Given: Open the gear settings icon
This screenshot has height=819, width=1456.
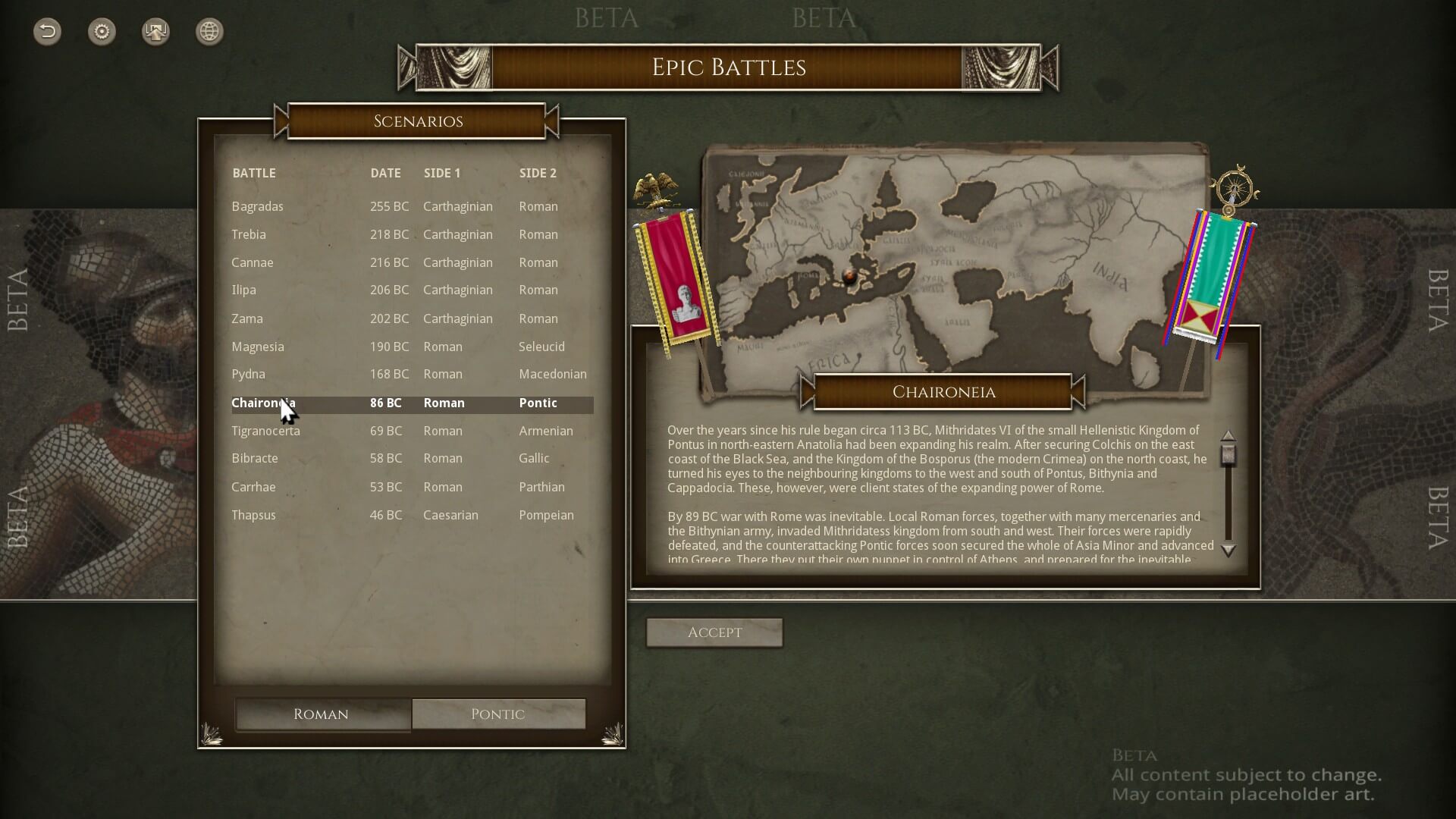Looking at the screenshot, I should pyautogui.click(x=102, y=31).
